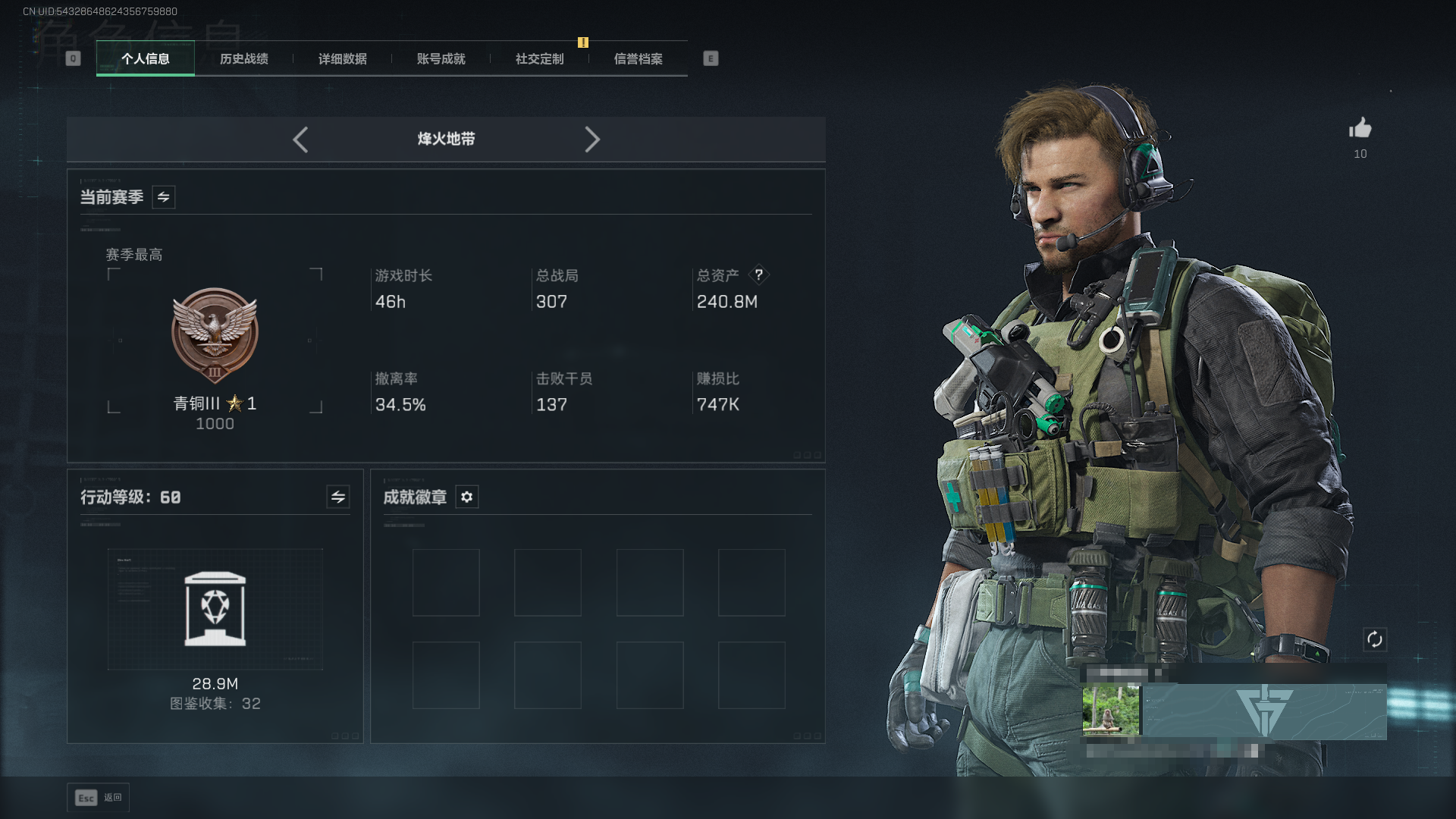Select the monkey avatar thumbnail

1111,711
